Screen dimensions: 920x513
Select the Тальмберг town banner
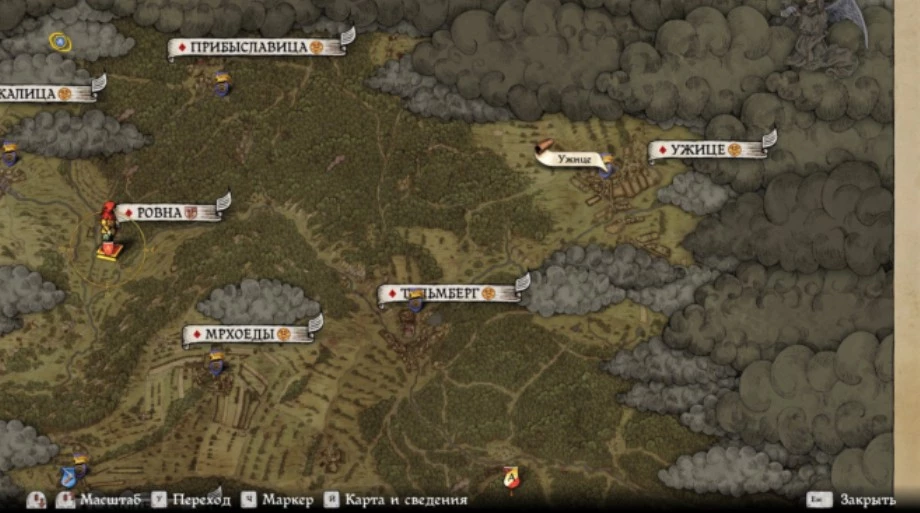tap(450, 293)
